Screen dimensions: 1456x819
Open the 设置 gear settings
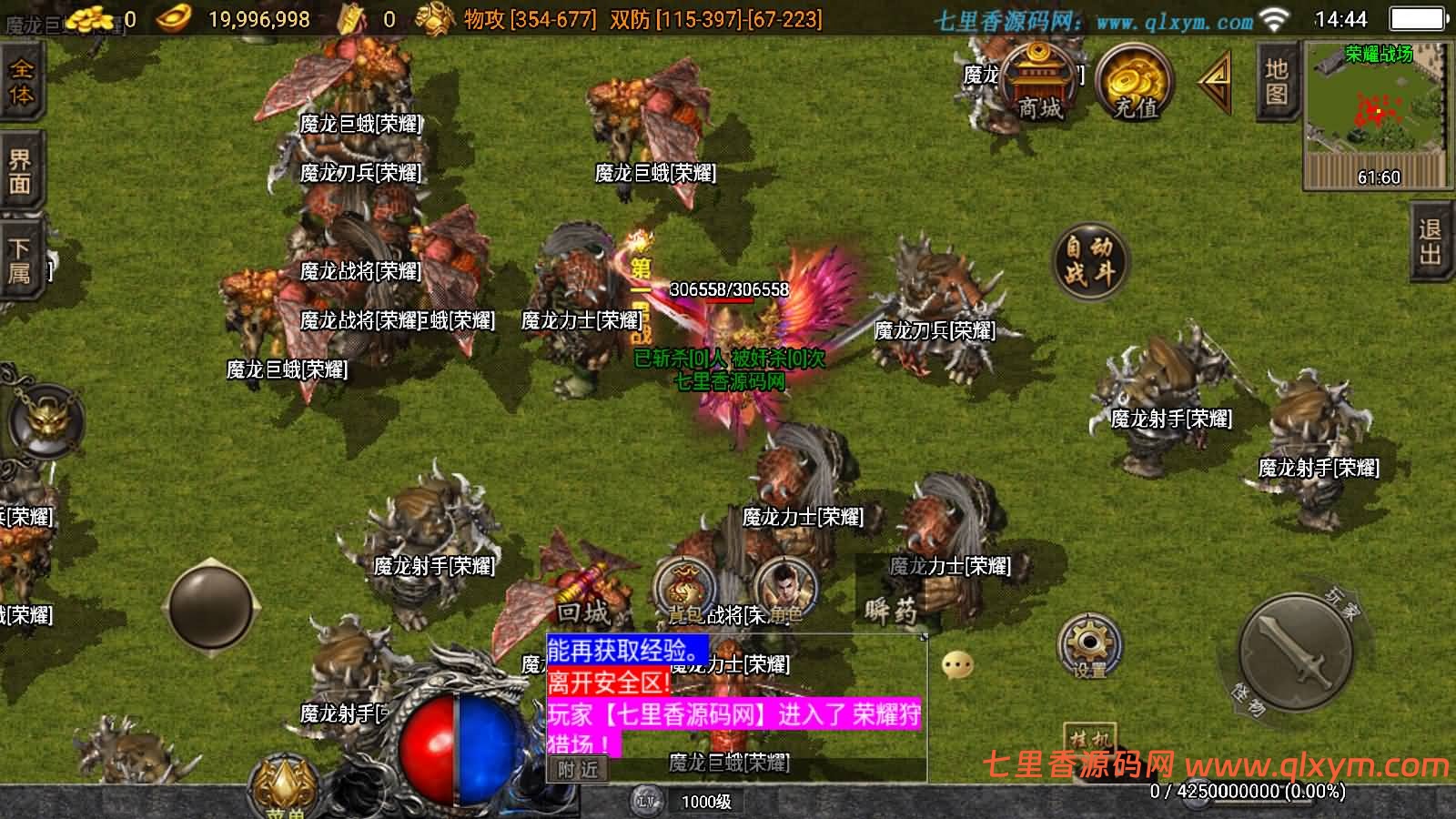click(1089, 647)
